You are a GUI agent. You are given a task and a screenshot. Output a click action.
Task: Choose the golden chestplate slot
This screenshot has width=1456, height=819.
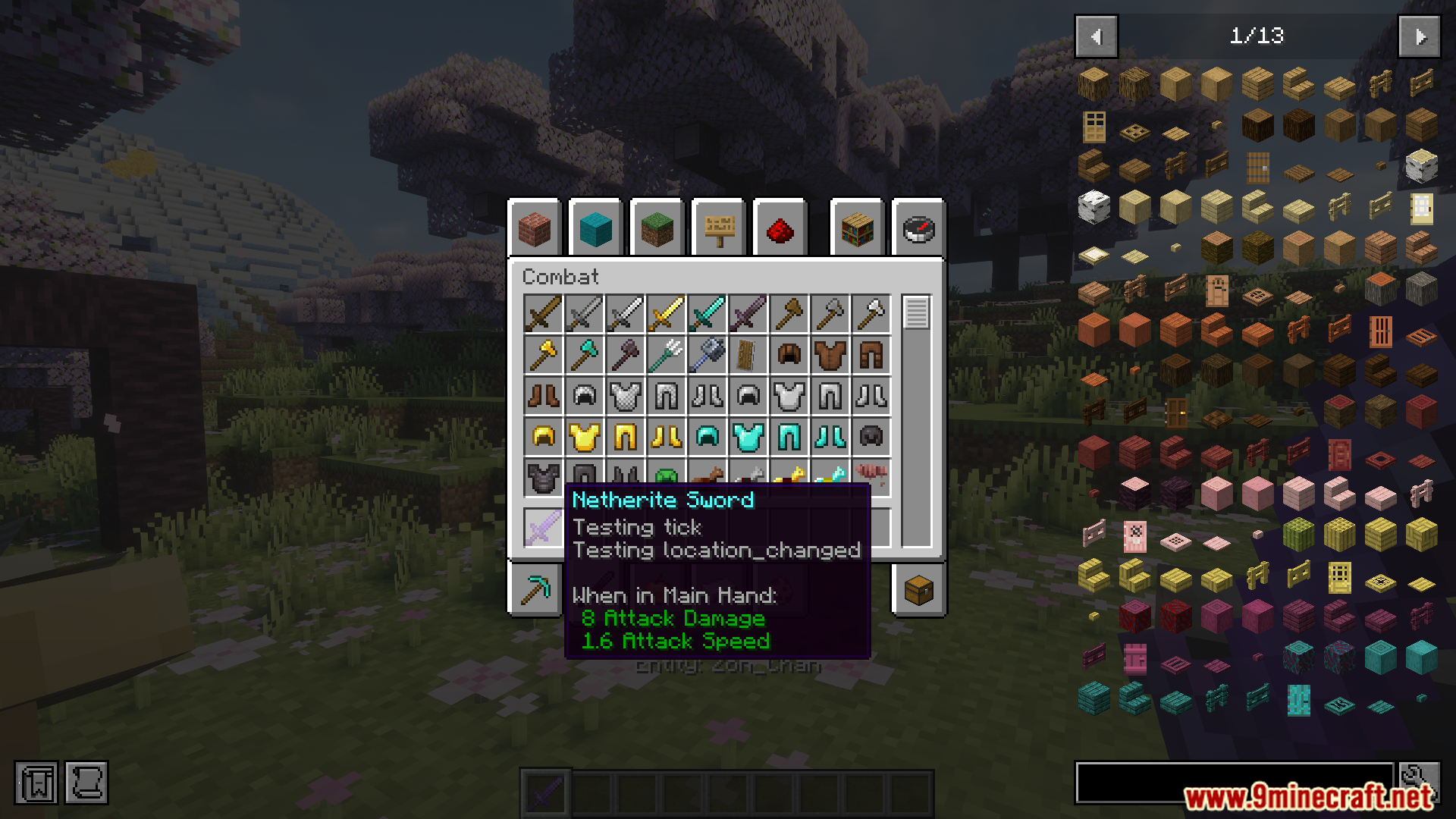point(584,437)
